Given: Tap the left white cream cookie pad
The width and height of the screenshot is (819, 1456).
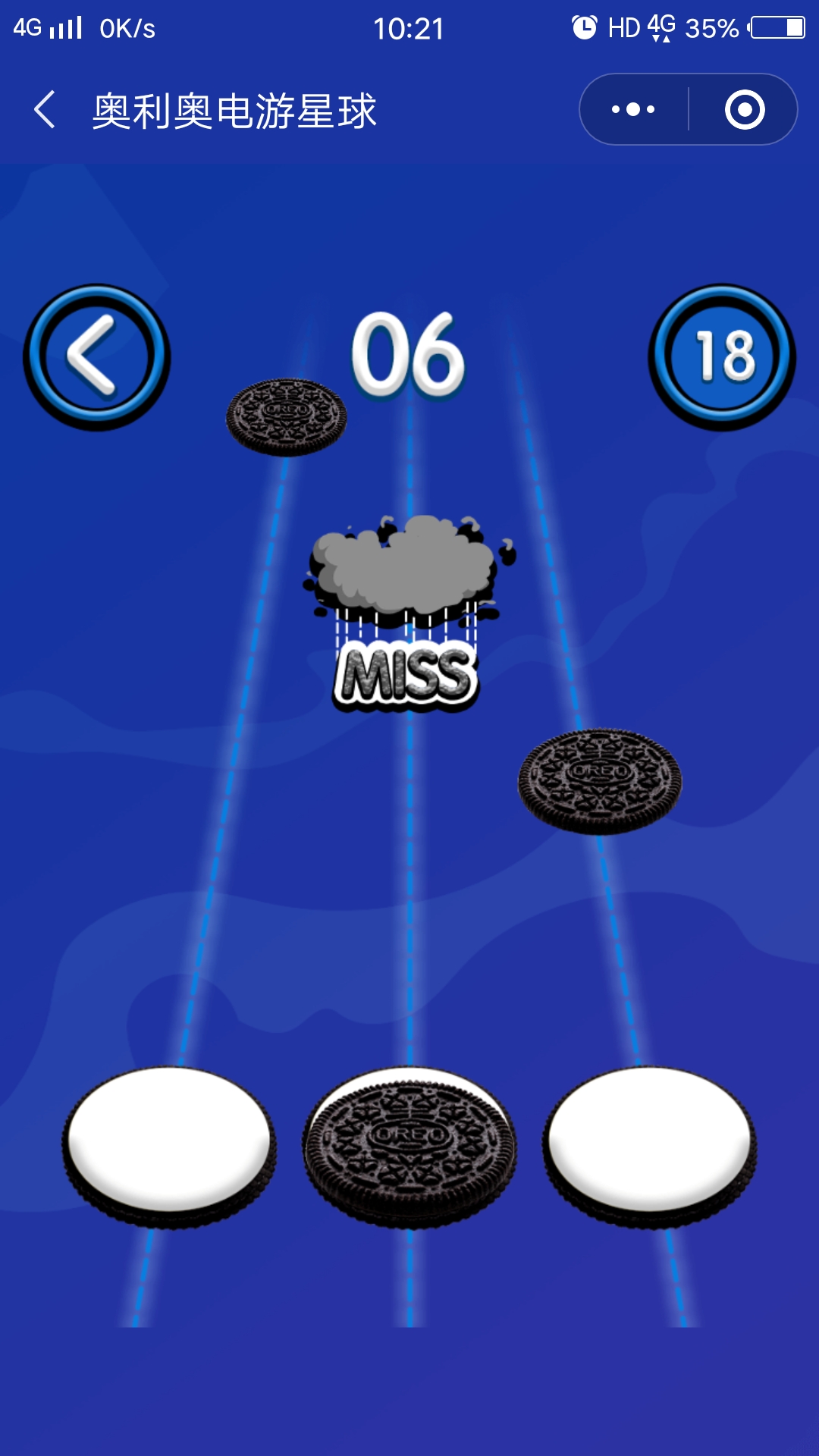Looking at the screenshot, I should pos(169,1144).
